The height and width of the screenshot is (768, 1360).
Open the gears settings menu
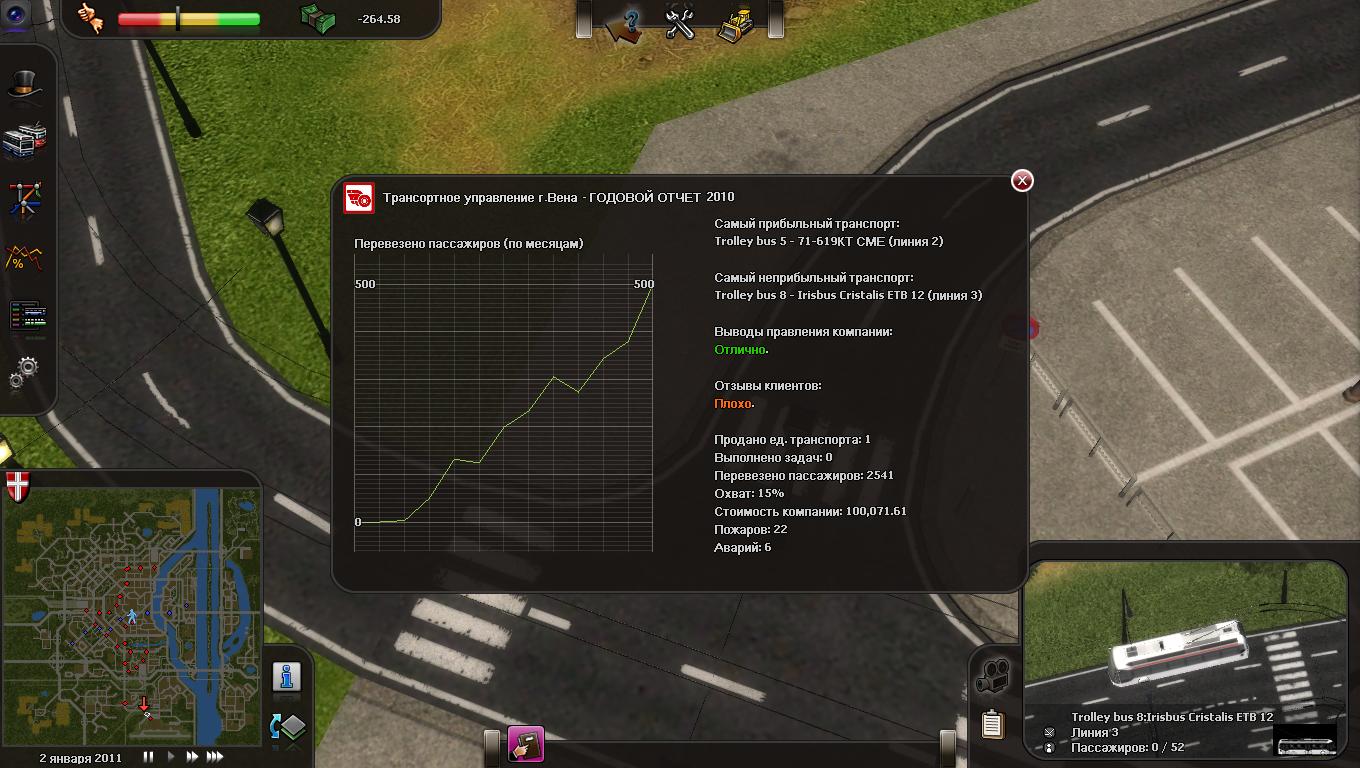point(24,374)
